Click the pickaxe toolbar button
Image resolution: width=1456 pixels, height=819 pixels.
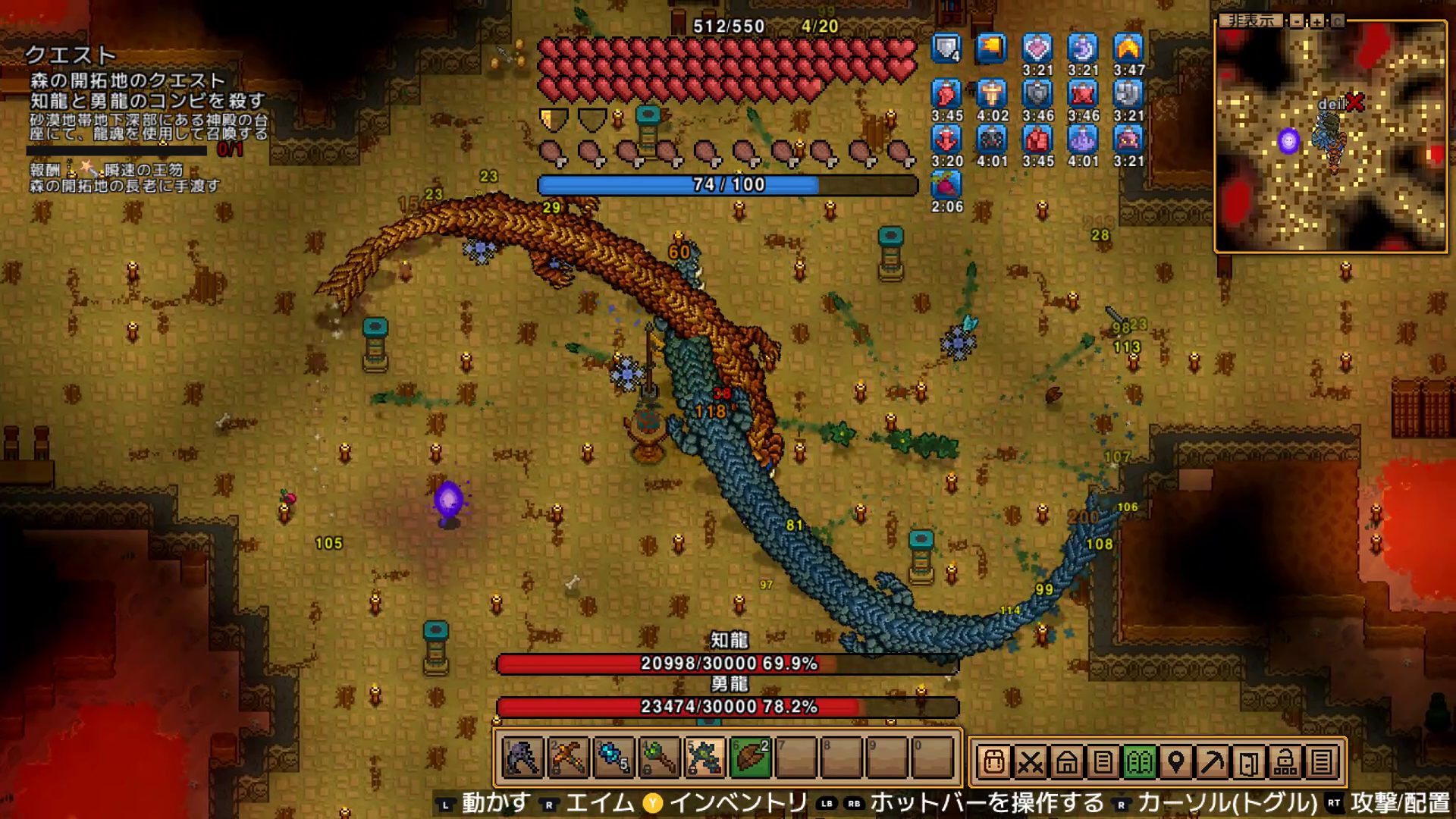click(x=1212, y=761)
